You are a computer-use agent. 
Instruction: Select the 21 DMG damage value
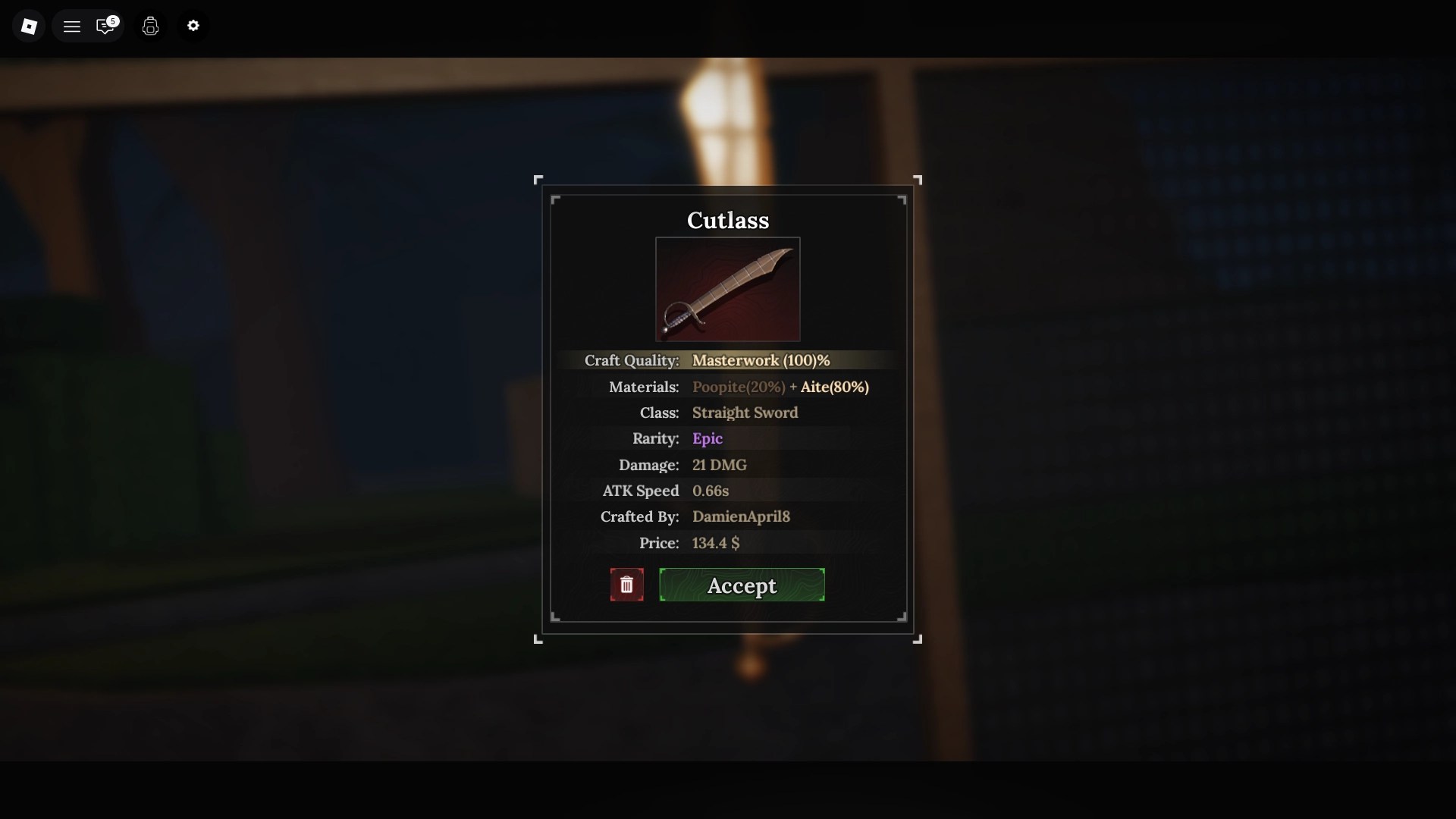point(719,465)
